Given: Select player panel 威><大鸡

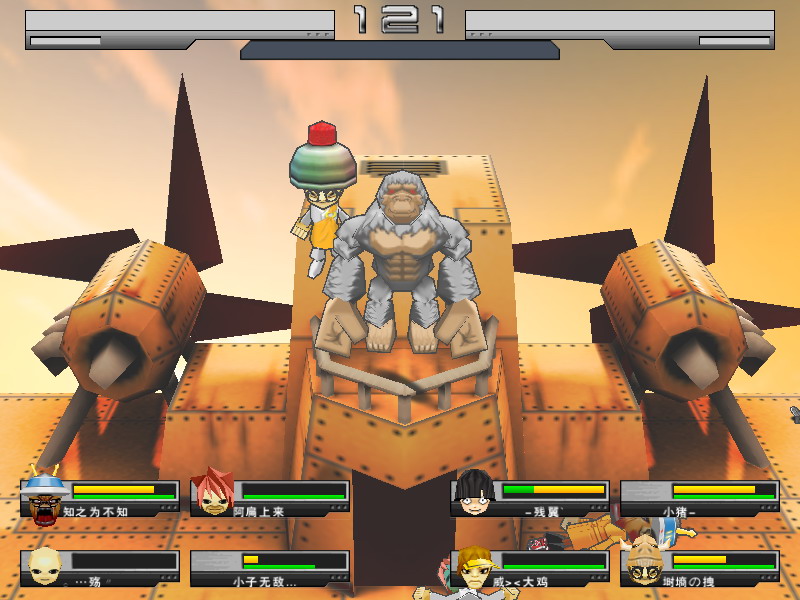Looking at the screenshot, I should pyautogui.click(x=530, y=568).
